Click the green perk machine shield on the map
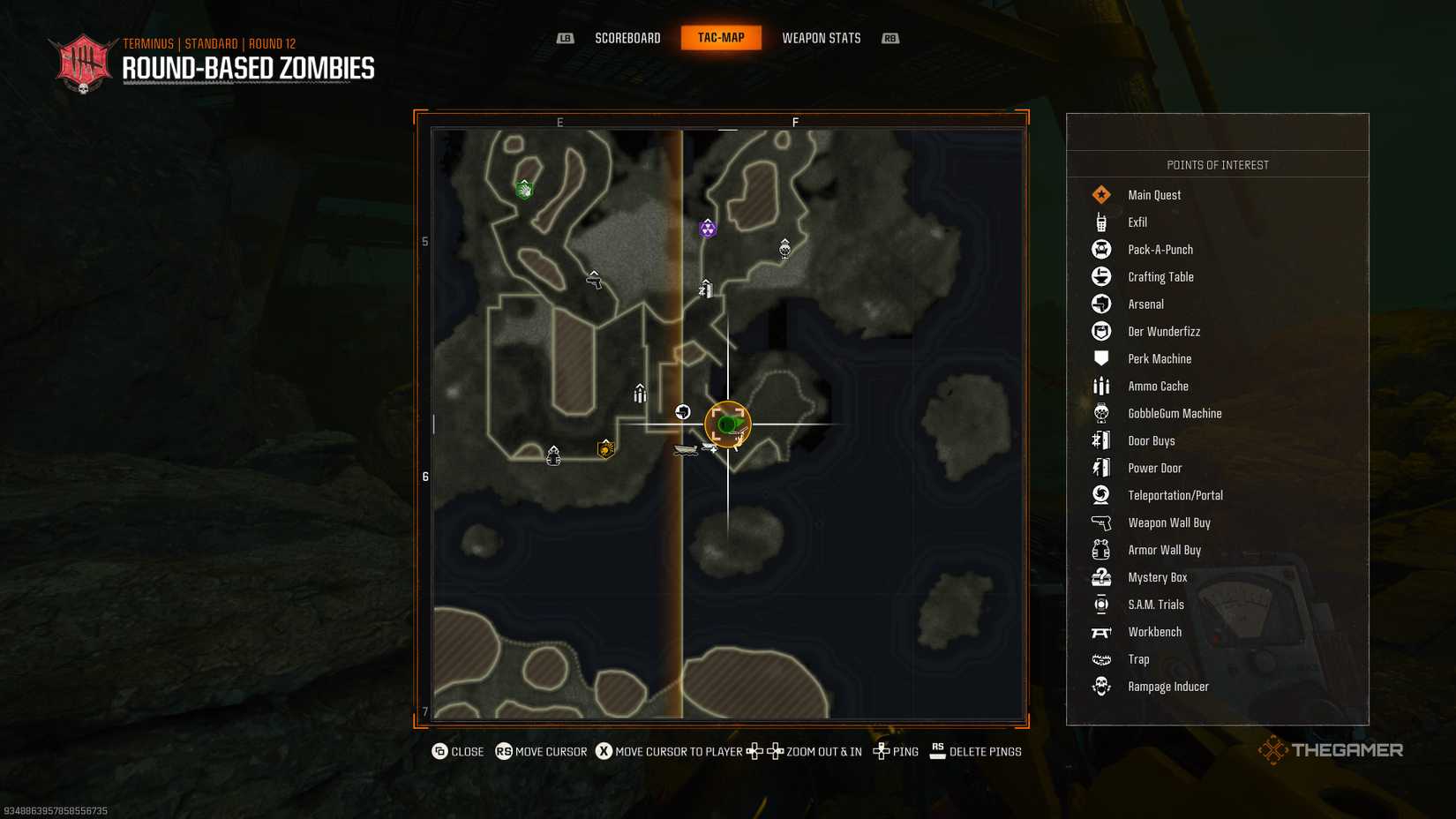The width and height of the screenshot is (1456, 819). click(524, 190)
